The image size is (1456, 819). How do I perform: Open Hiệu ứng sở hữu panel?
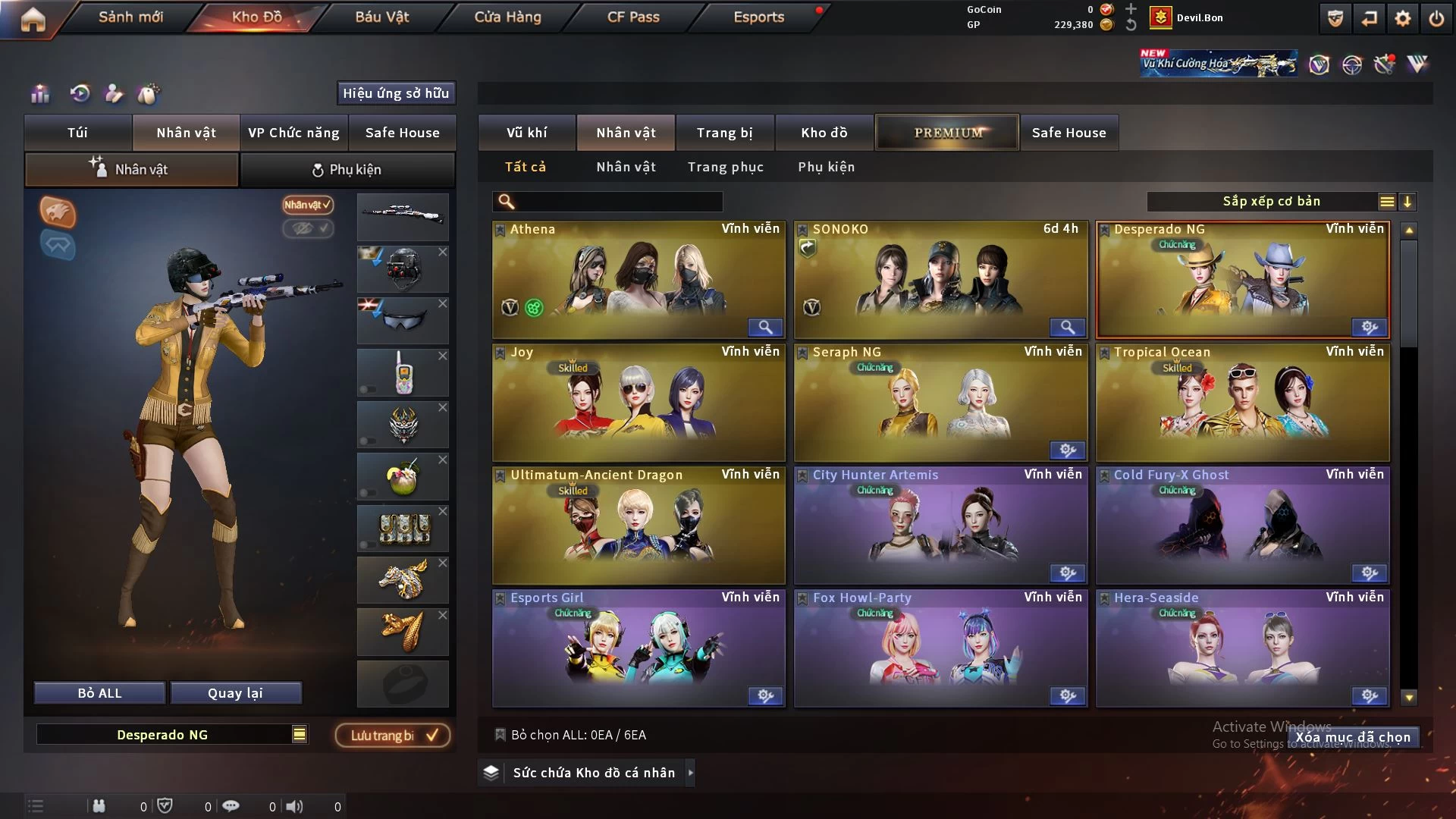[x=396, y=93]
